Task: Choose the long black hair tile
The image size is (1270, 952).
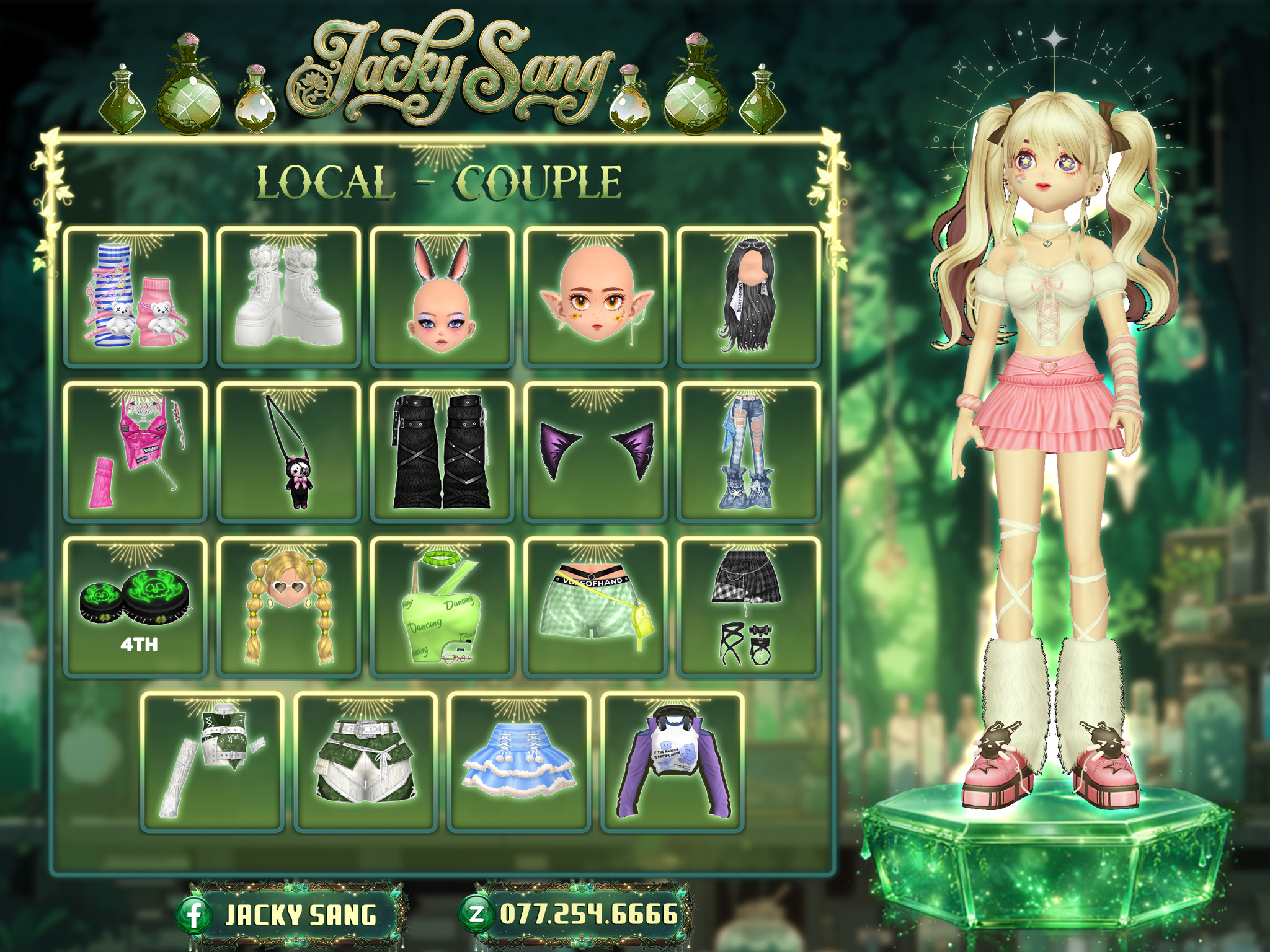Action: click(x=748, y=297)
